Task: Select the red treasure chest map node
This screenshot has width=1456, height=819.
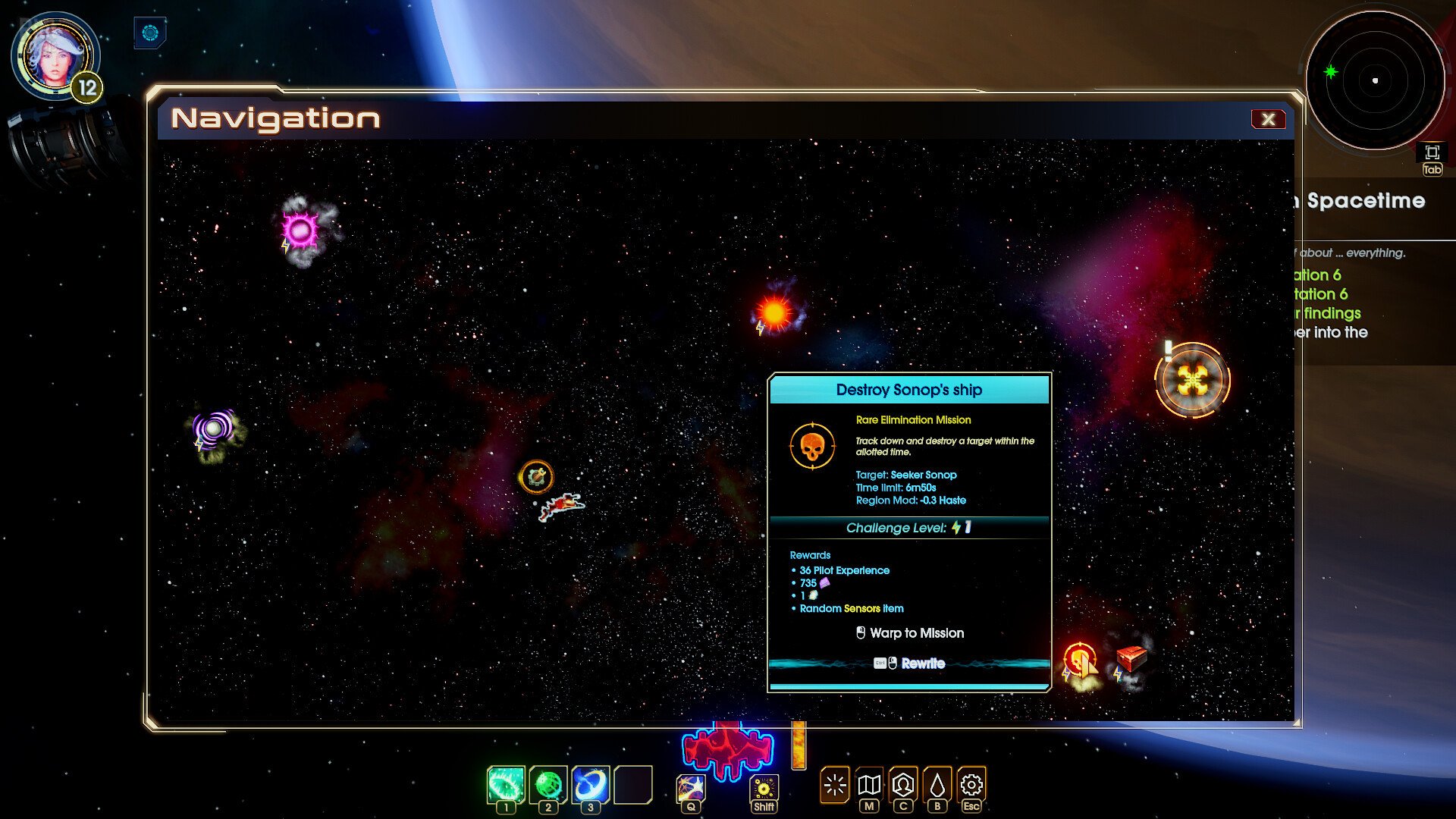Action: (1131, 657)
